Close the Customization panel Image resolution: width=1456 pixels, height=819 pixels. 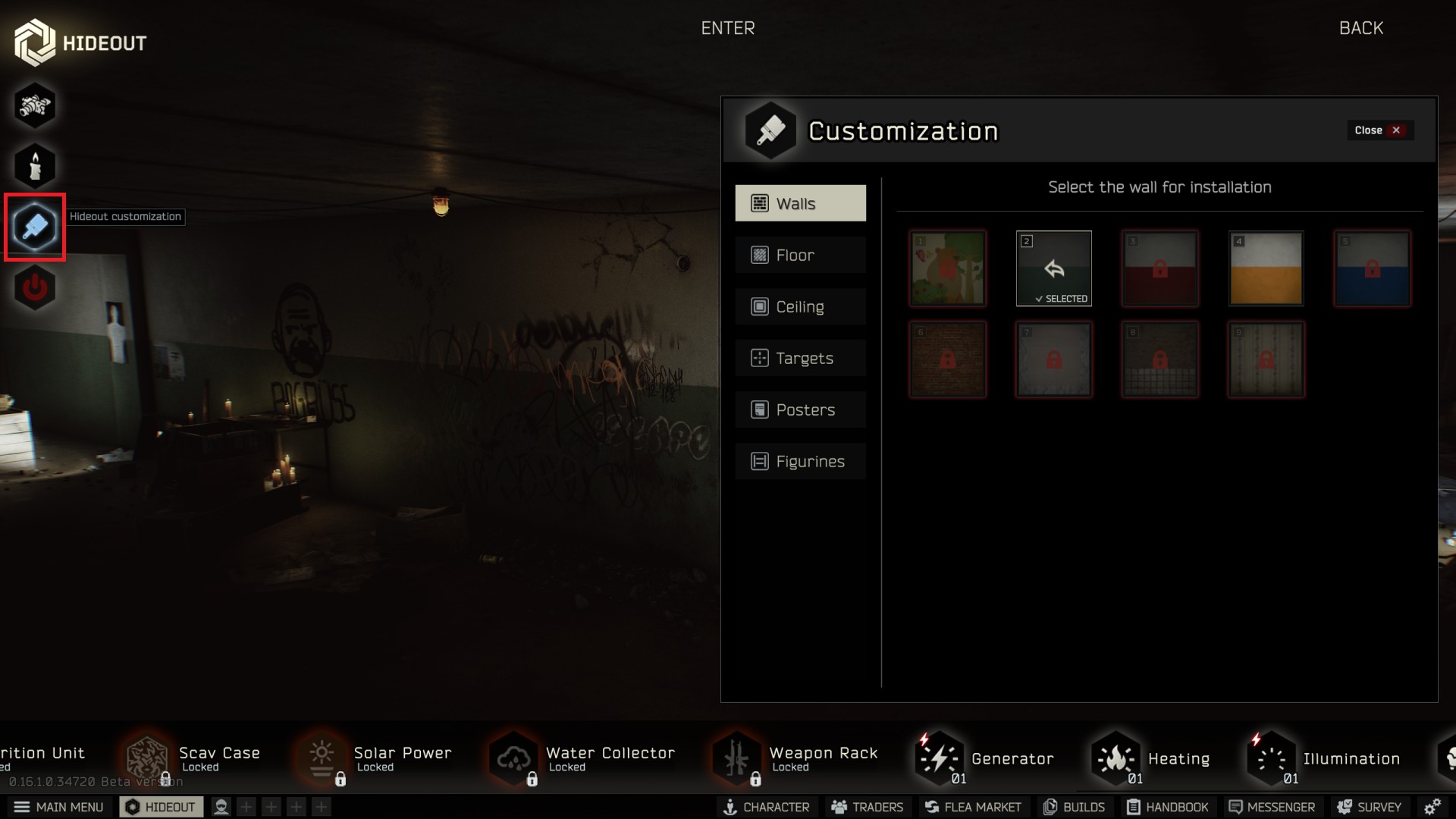[1378, 130]
